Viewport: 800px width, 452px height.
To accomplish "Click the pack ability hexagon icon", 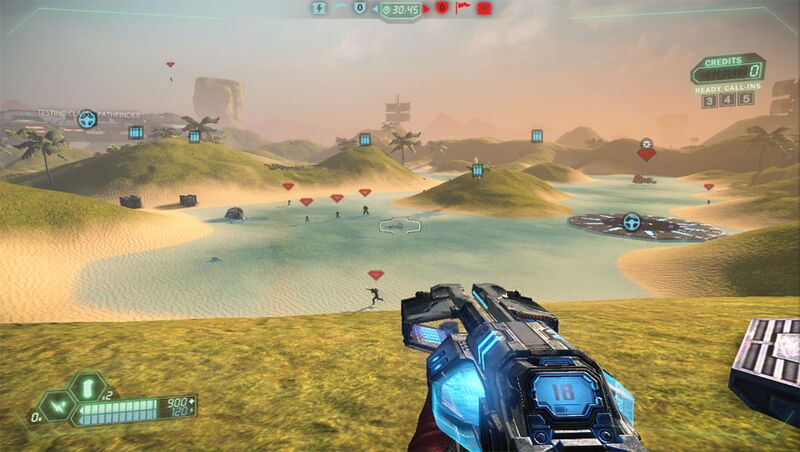I will click(x=61, y=405).
